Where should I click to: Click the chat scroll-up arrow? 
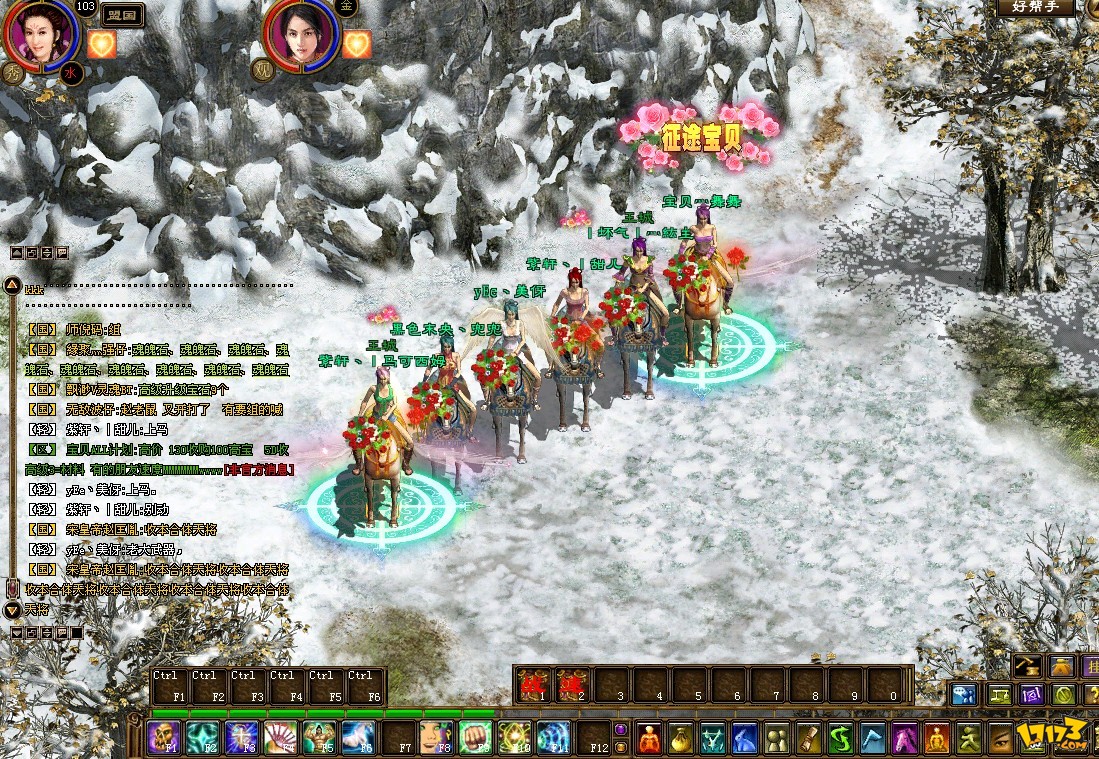tap(11, 286)
